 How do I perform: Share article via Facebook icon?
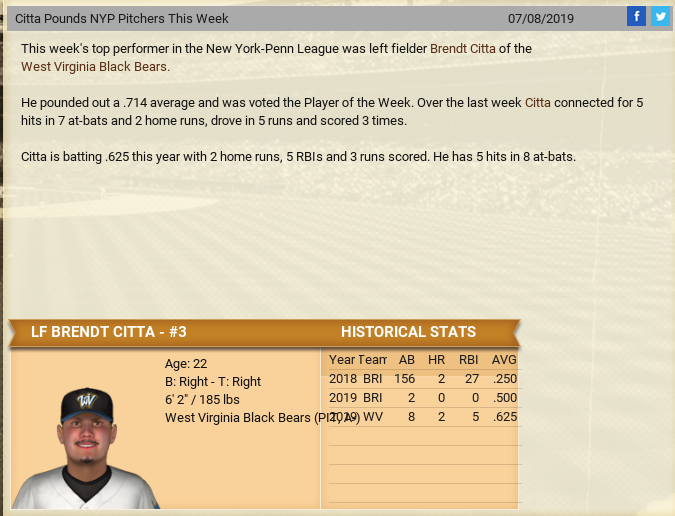click(x=636, y=16)
